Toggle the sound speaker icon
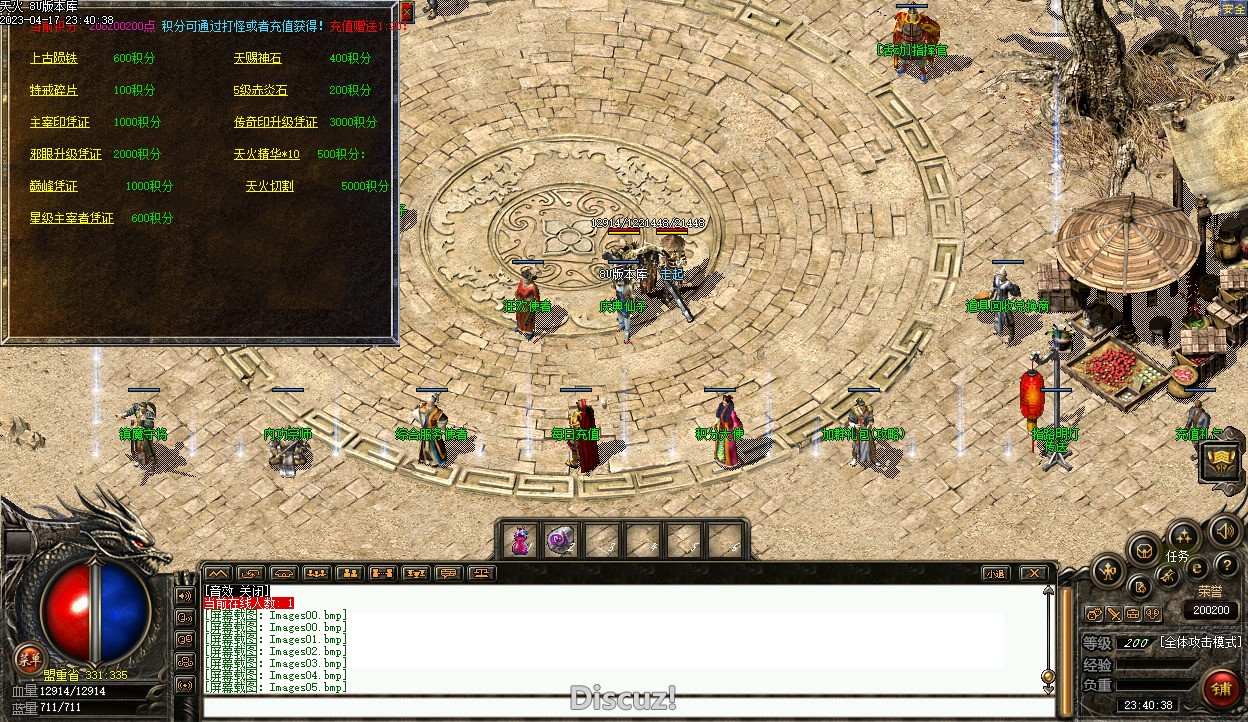Viewport: 1248px width, 722px height. 1224,530
